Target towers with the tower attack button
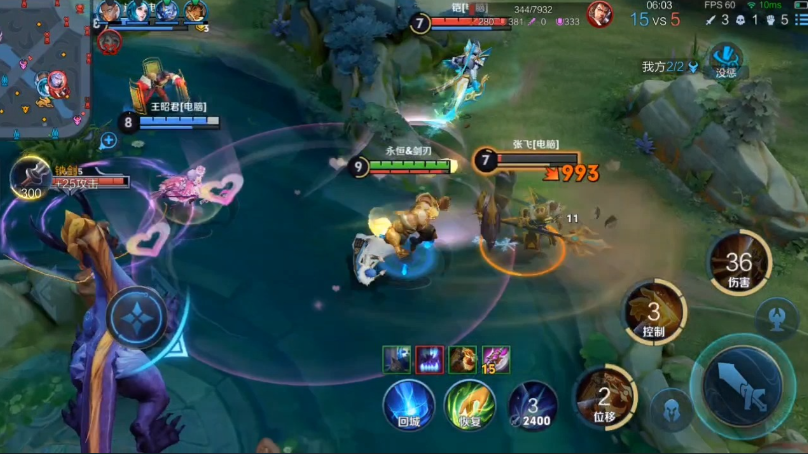Viewport: 808px width, 454px height. (x=776, y=317)
